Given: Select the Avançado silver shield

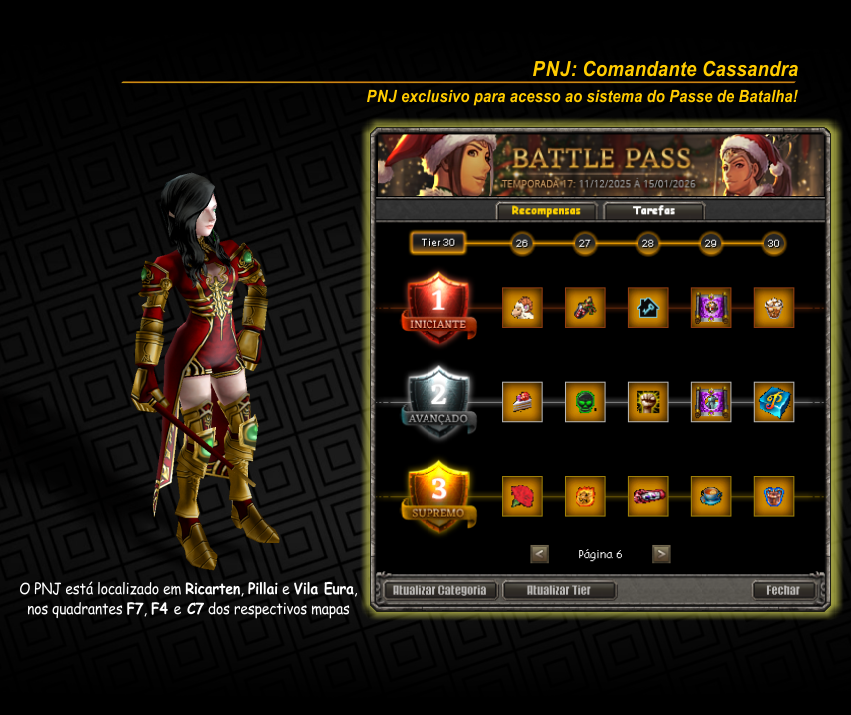Looking at the screenshot, I should pyautogui.click(x=438, y=402).
